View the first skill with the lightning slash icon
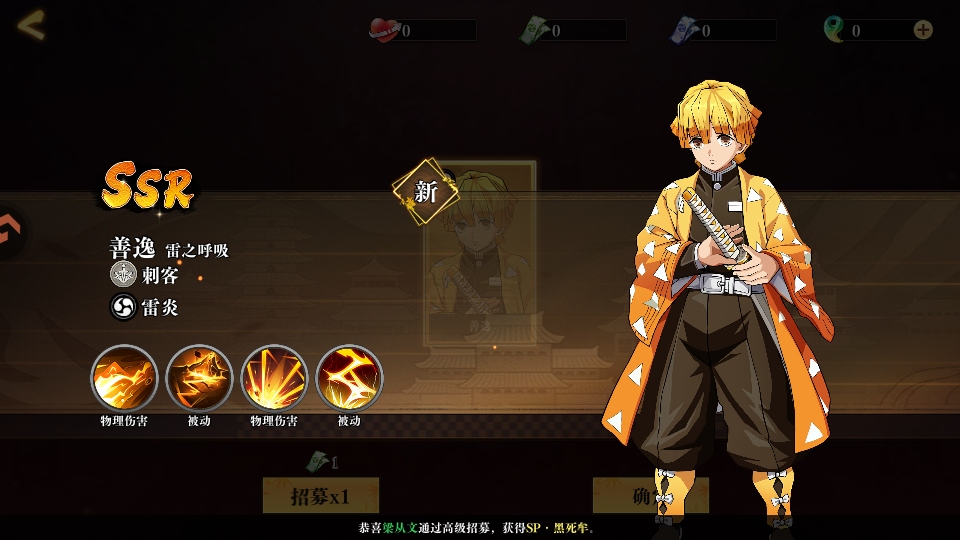Screen dimensions: 960x540 tap(124, 378)
